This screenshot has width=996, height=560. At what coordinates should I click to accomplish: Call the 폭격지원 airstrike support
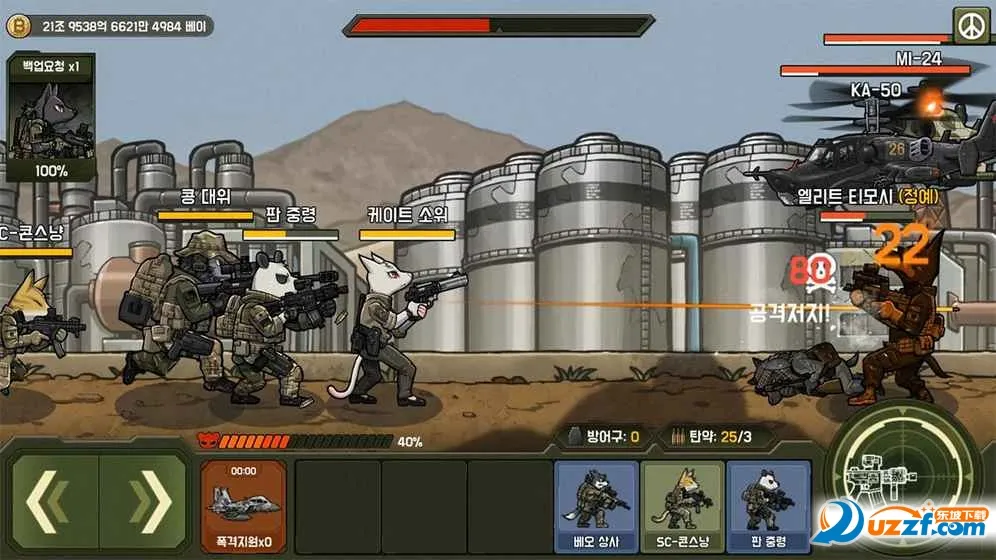[x=243, y=506]
